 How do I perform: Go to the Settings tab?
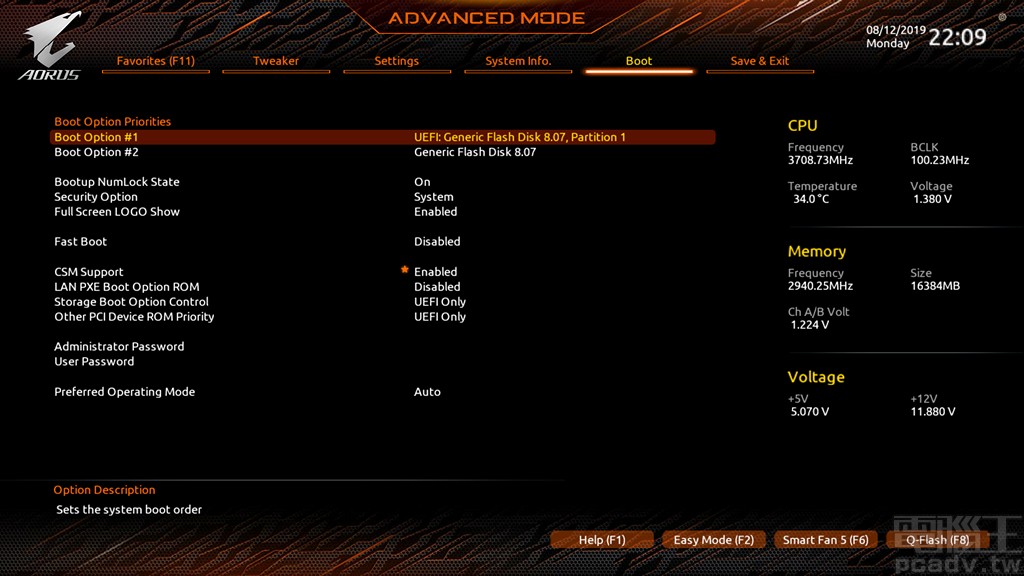point(396,61)
